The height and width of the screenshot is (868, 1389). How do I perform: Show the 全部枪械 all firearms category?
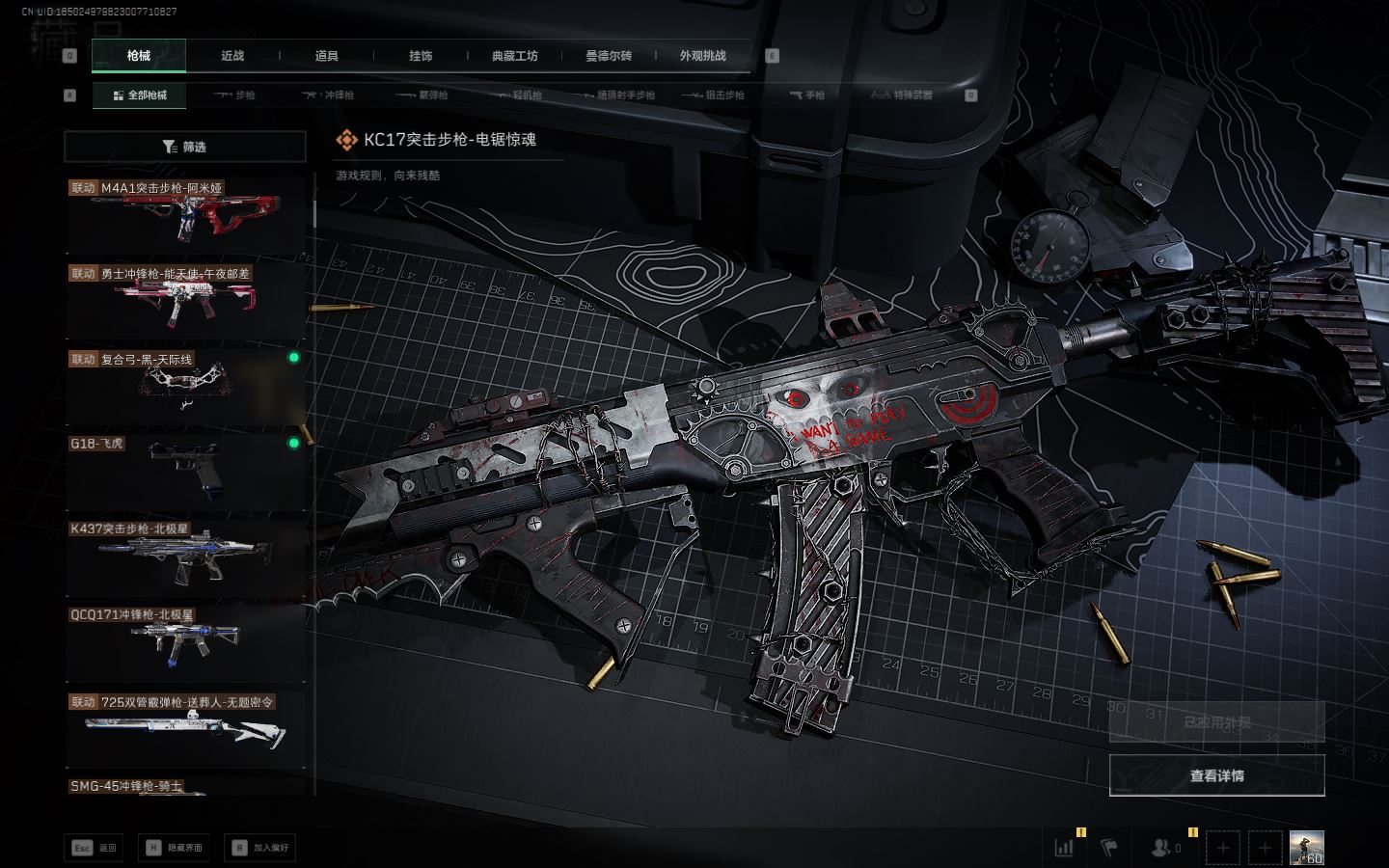140,95
